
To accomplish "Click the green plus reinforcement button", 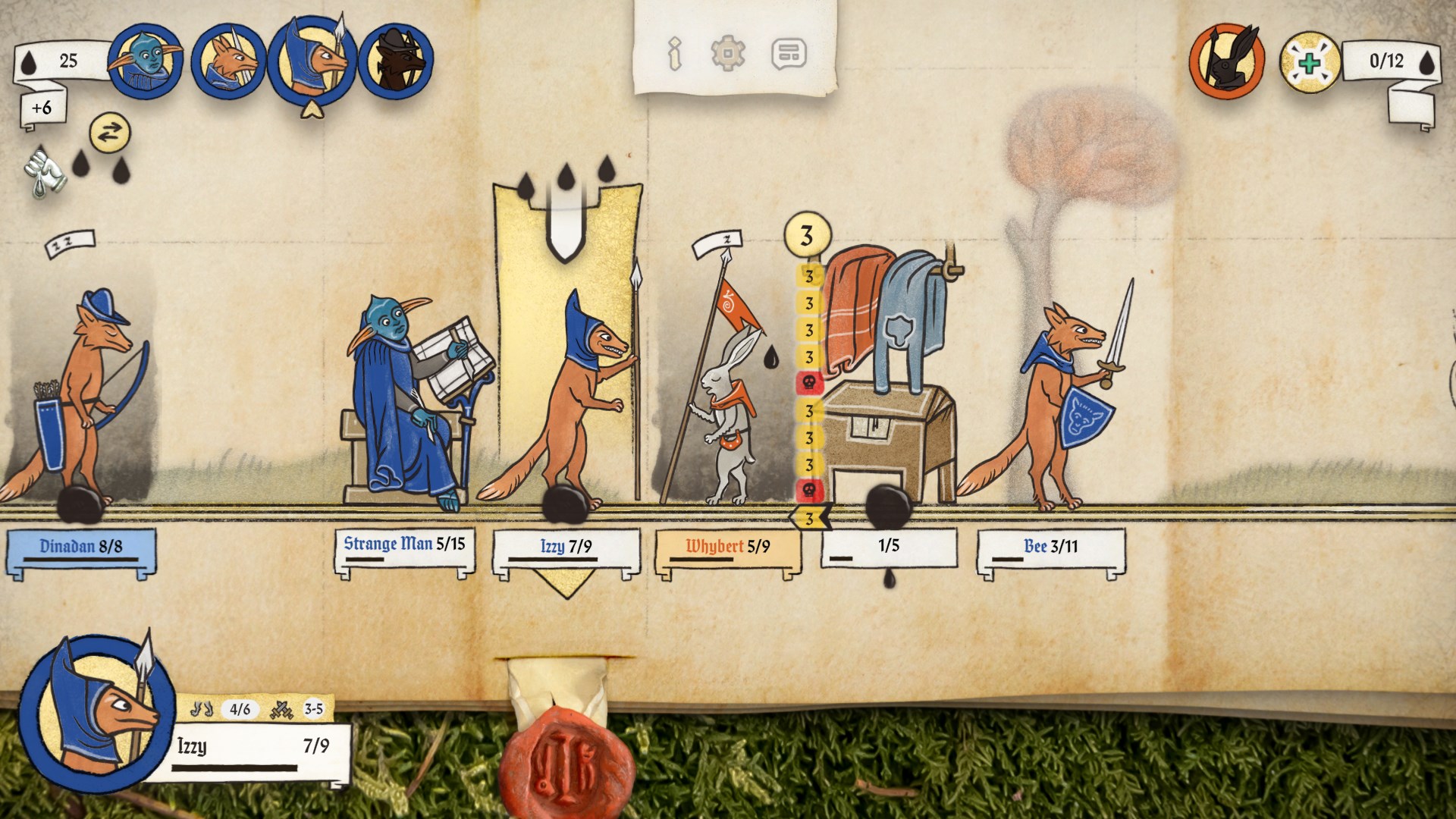I will pos(1310,62).
